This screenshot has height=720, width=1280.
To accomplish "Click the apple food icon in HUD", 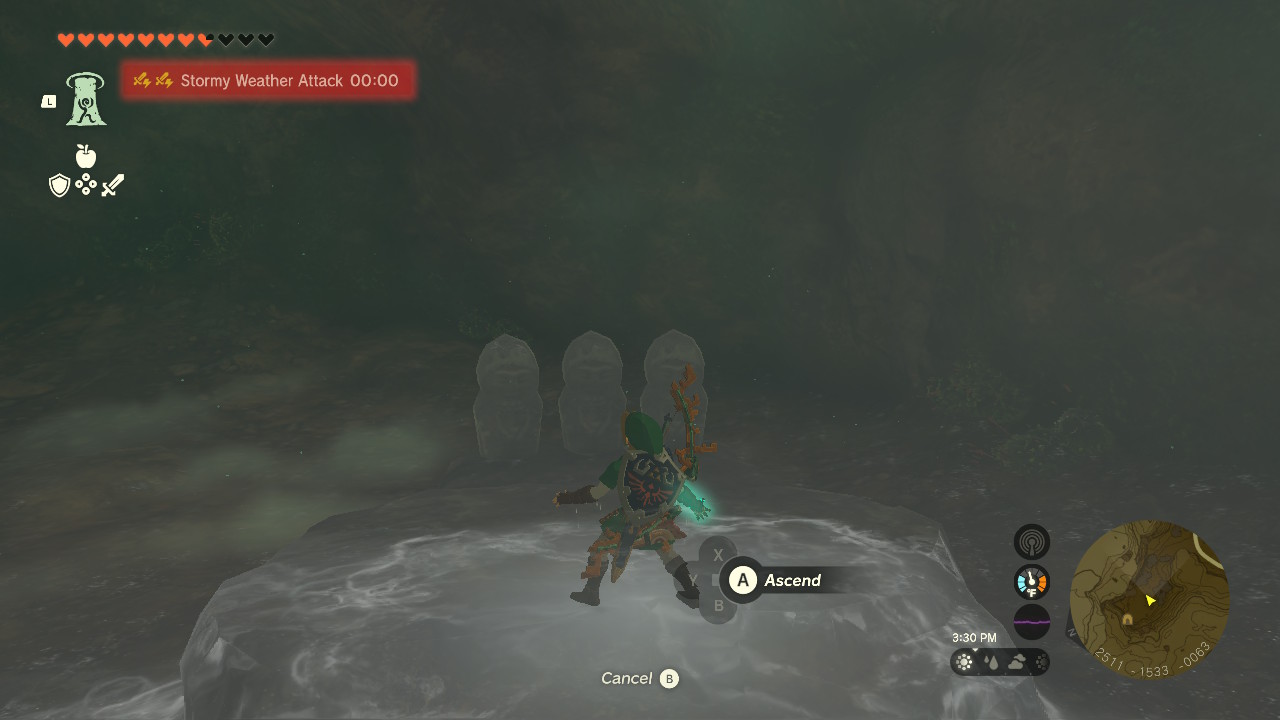I will tap(86, 157).
